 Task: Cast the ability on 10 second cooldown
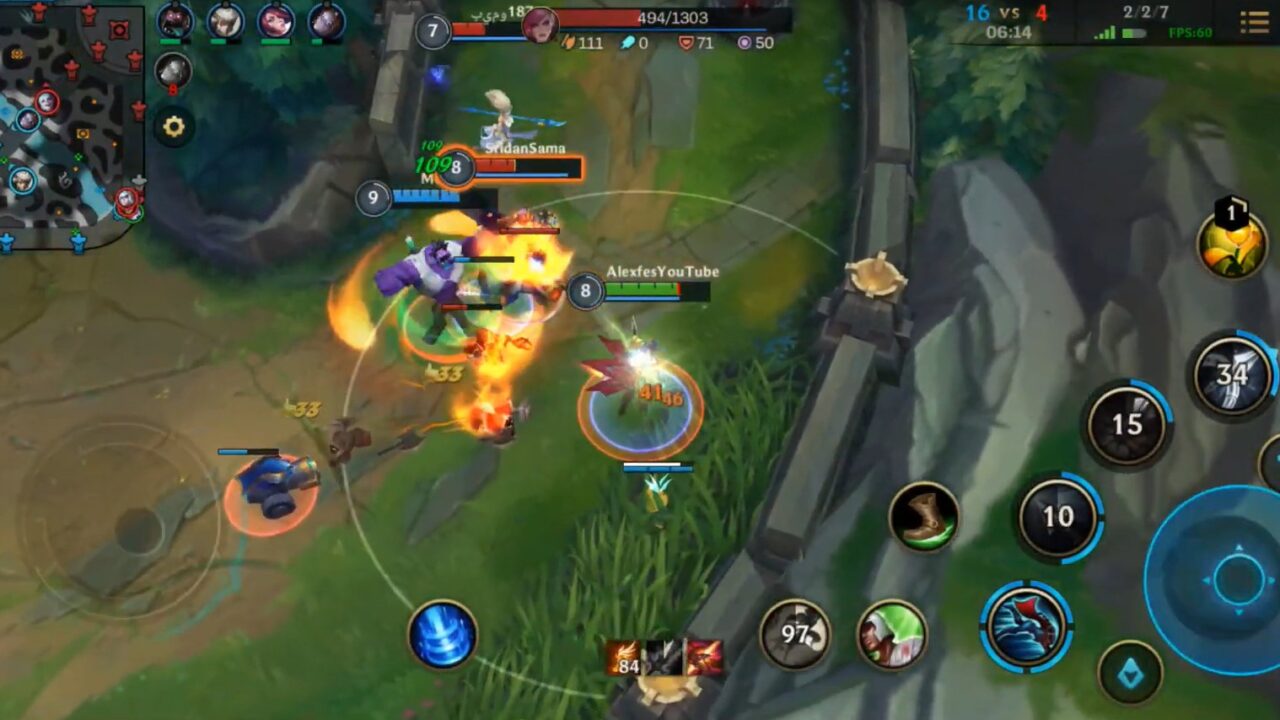tap(1058, 515)
